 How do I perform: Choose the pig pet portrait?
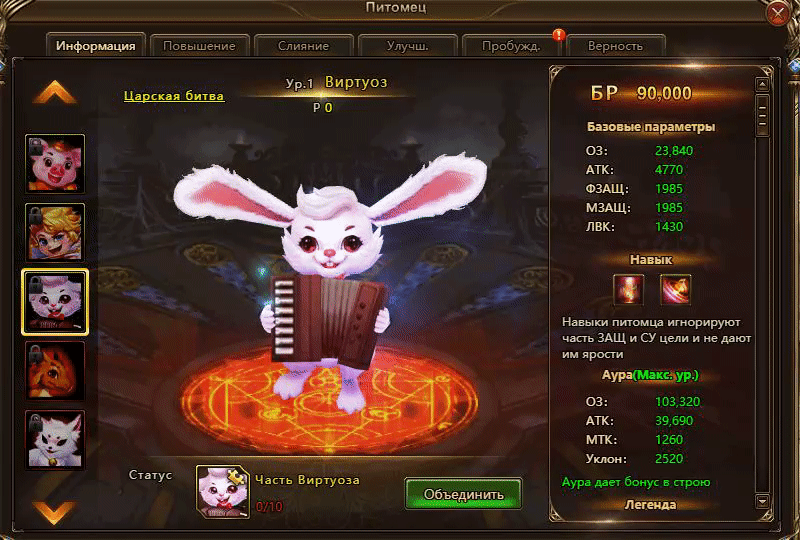pyautogui.click(x=55, y=163)
